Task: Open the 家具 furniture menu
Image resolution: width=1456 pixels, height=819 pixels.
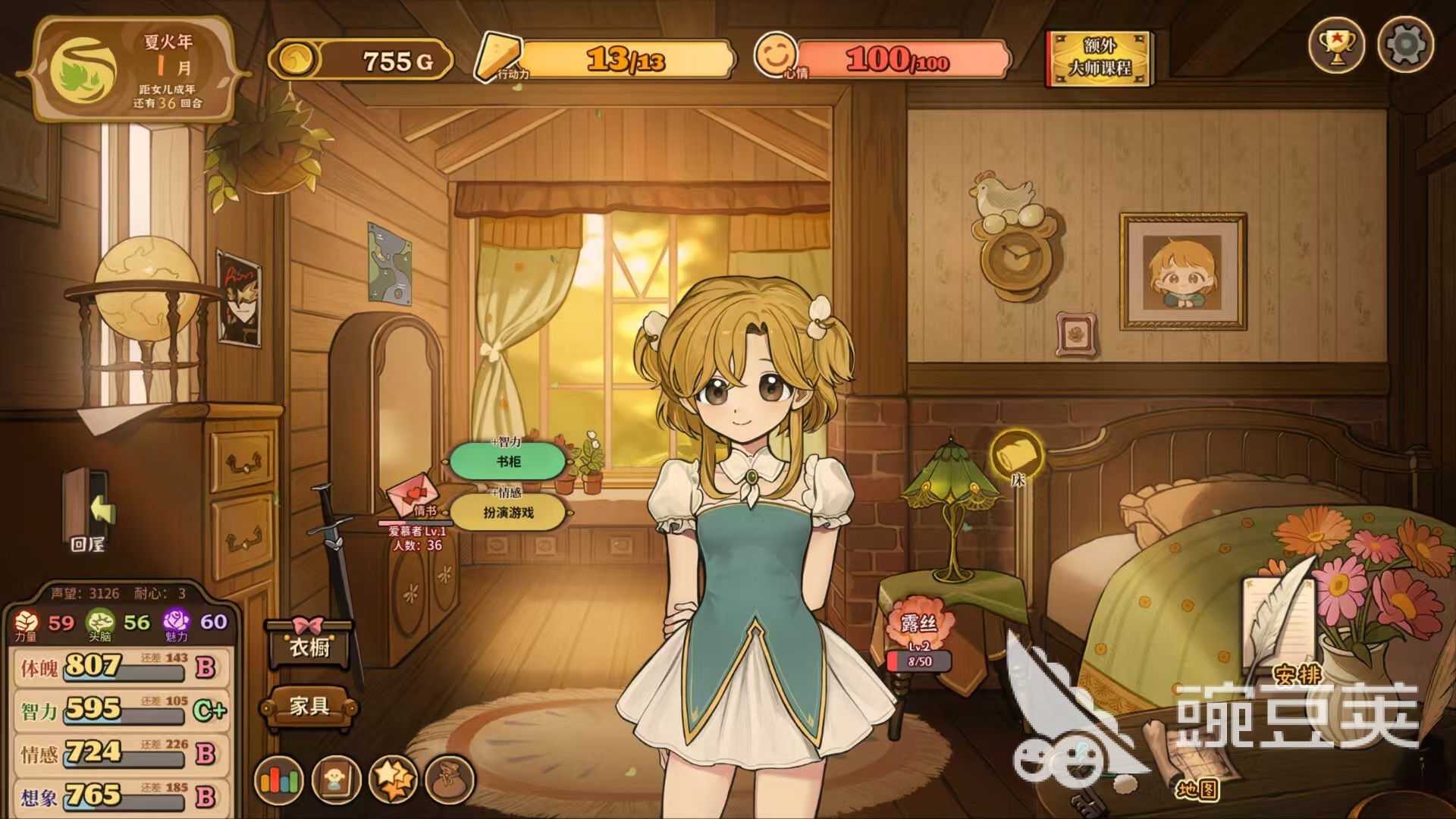Action: pos(309,707)
